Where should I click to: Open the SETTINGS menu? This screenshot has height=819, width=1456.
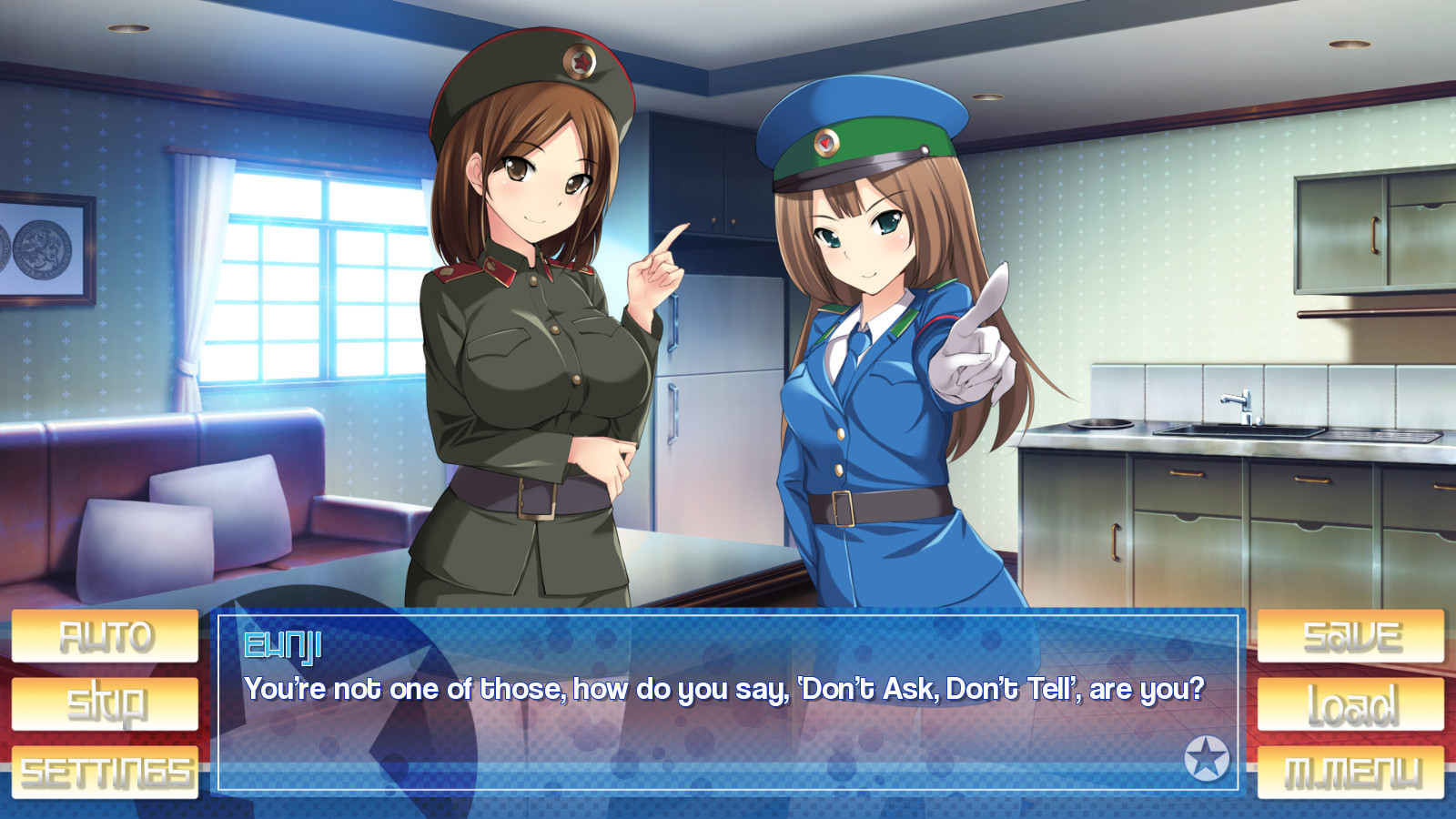click(x=105, y=771)
